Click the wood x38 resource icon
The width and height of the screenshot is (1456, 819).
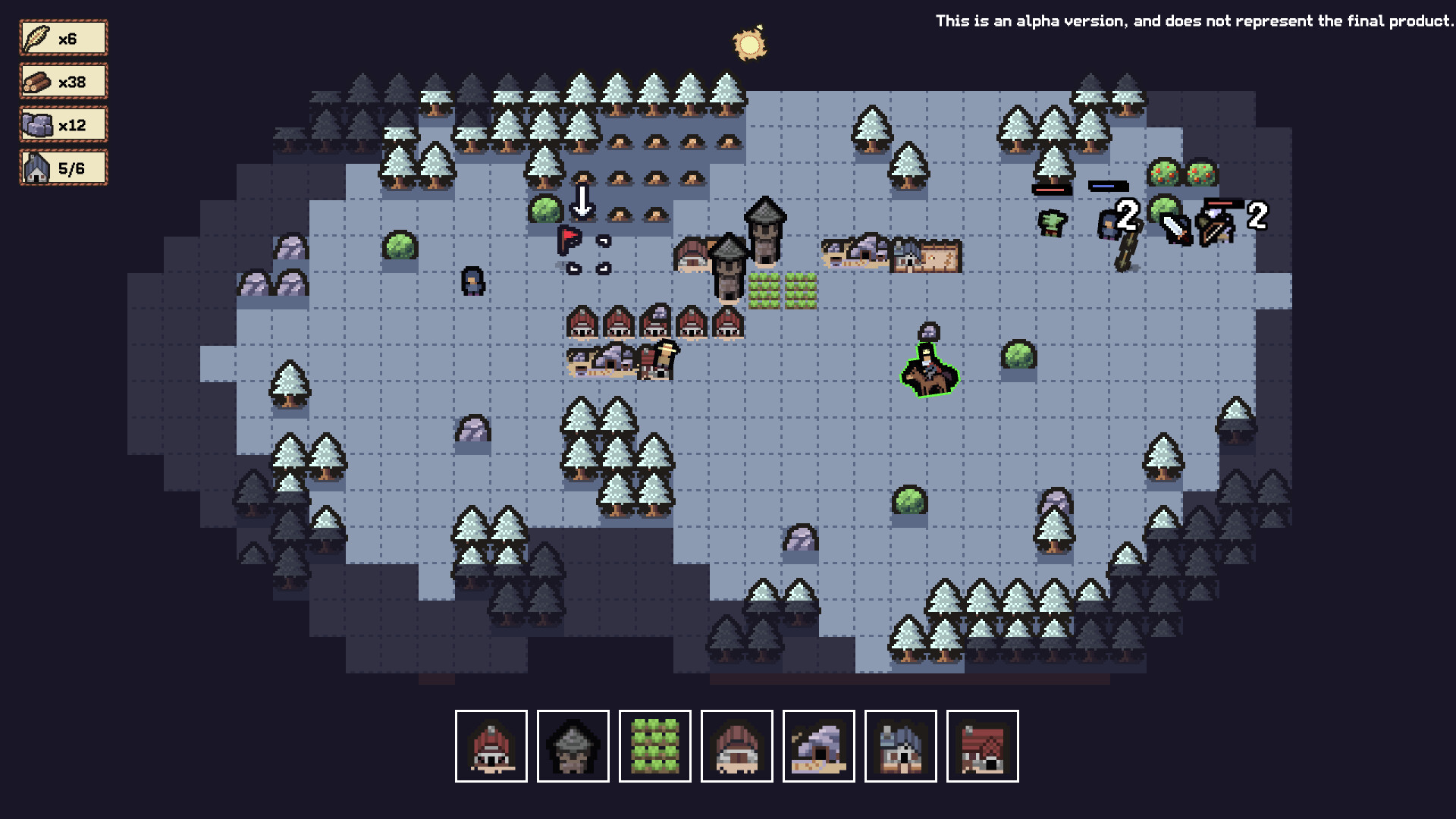63,80
